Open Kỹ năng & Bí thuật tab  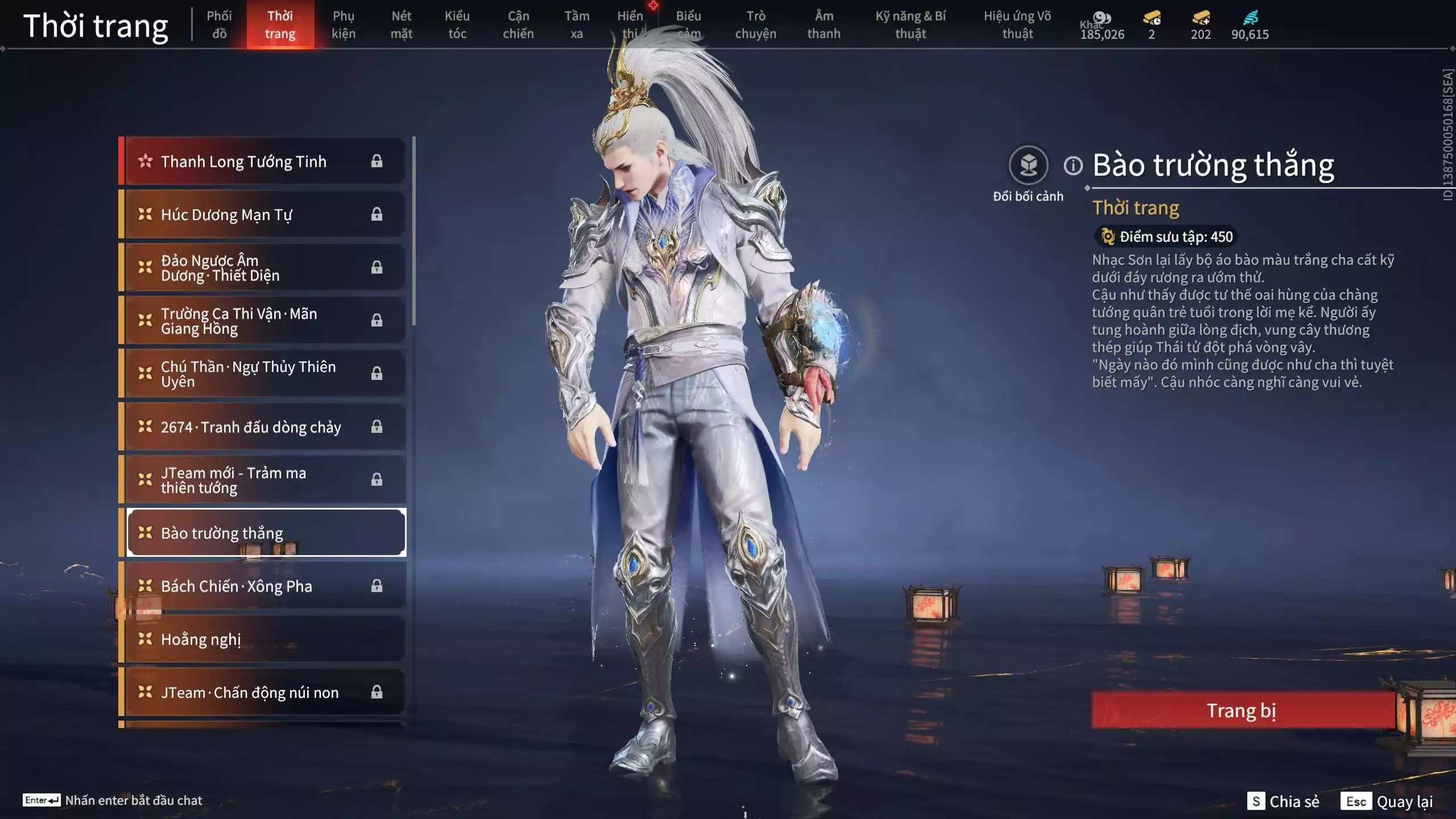tap(911, 24)
